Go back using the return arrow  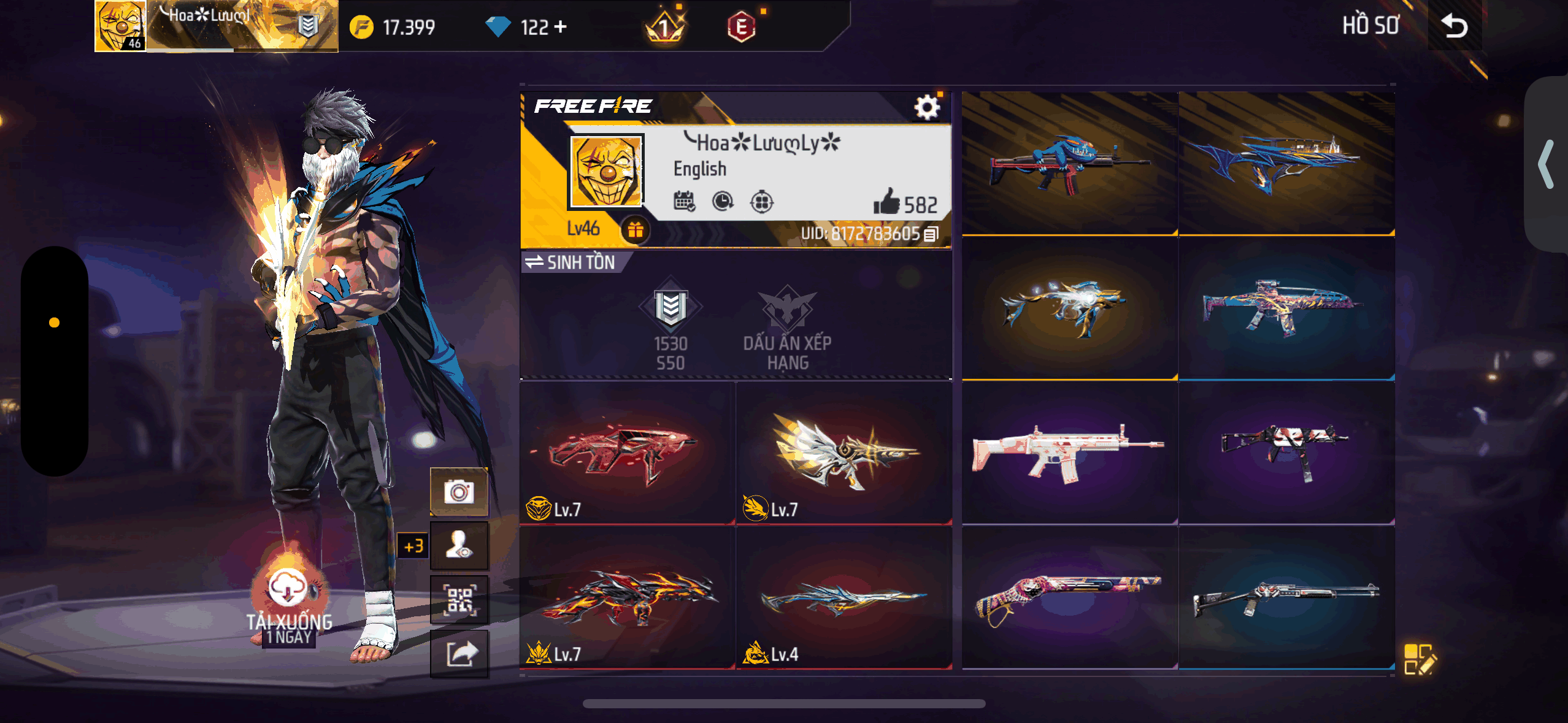(1454, 26)
